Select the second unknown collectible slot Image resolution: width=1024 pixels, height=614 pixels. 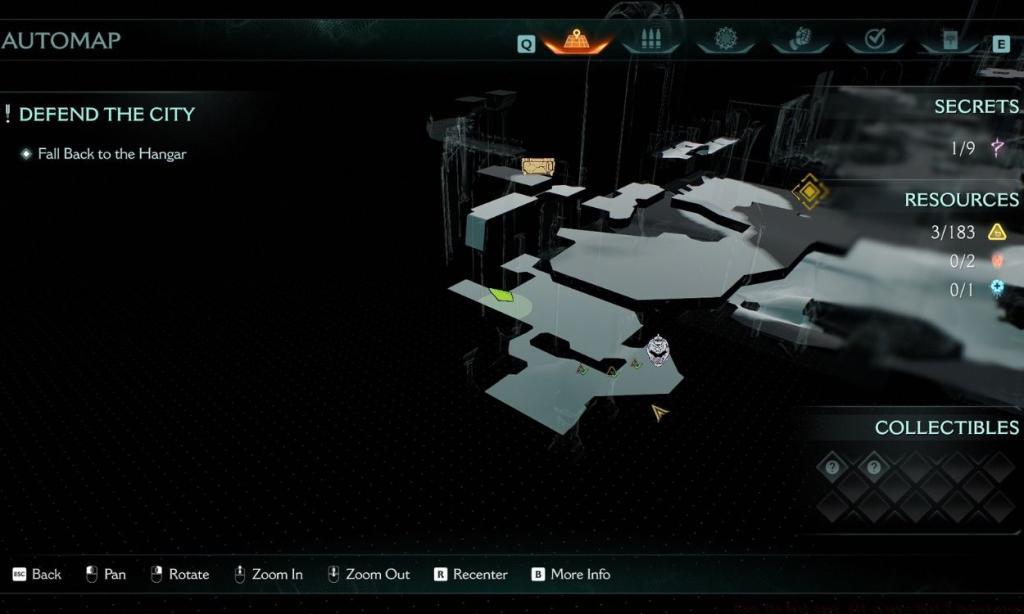click(x=874, y=467)
